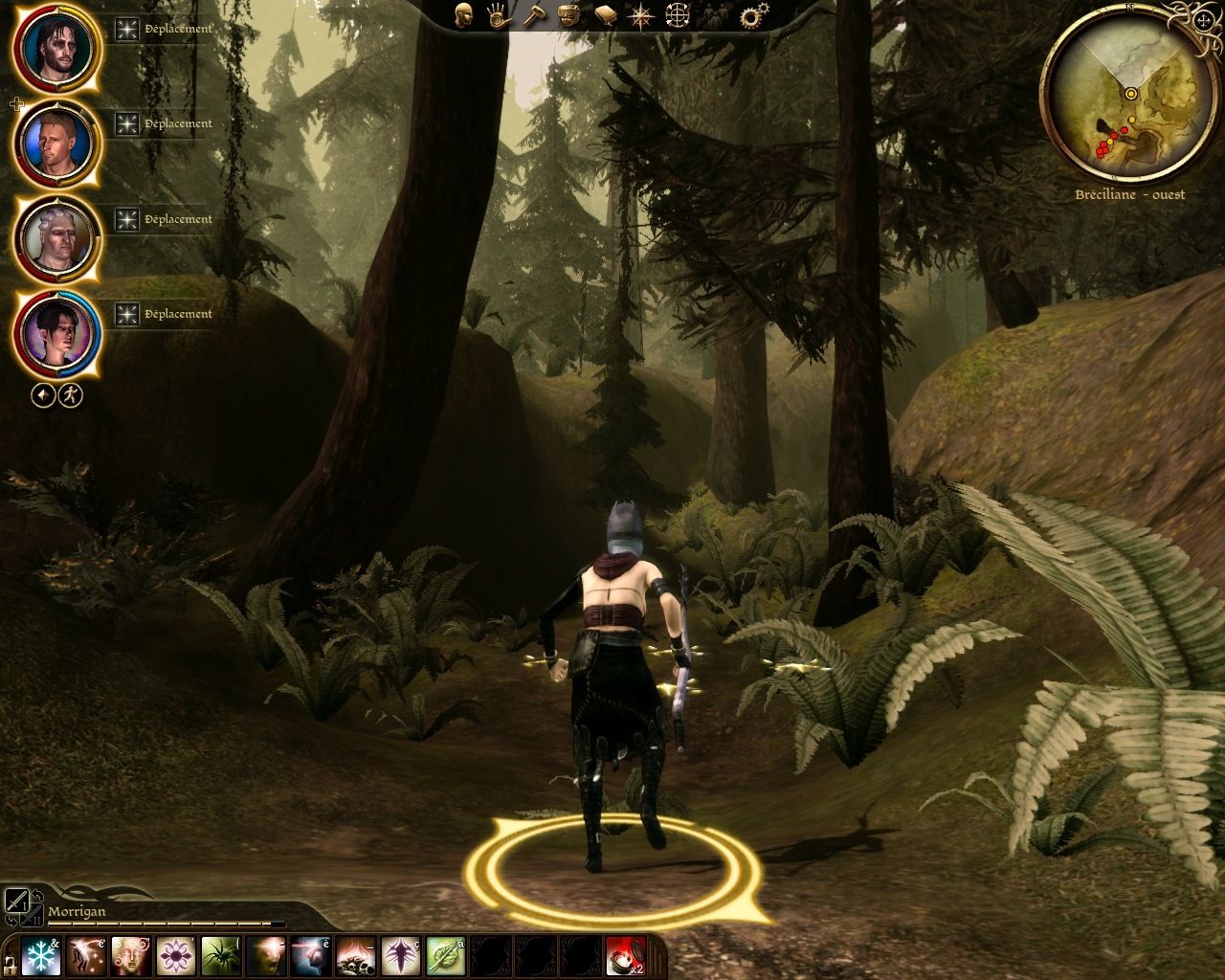Screen dimensions: 1225x980
Task: Activate the Spider Shape ability
Action: (x=220, y=955)
